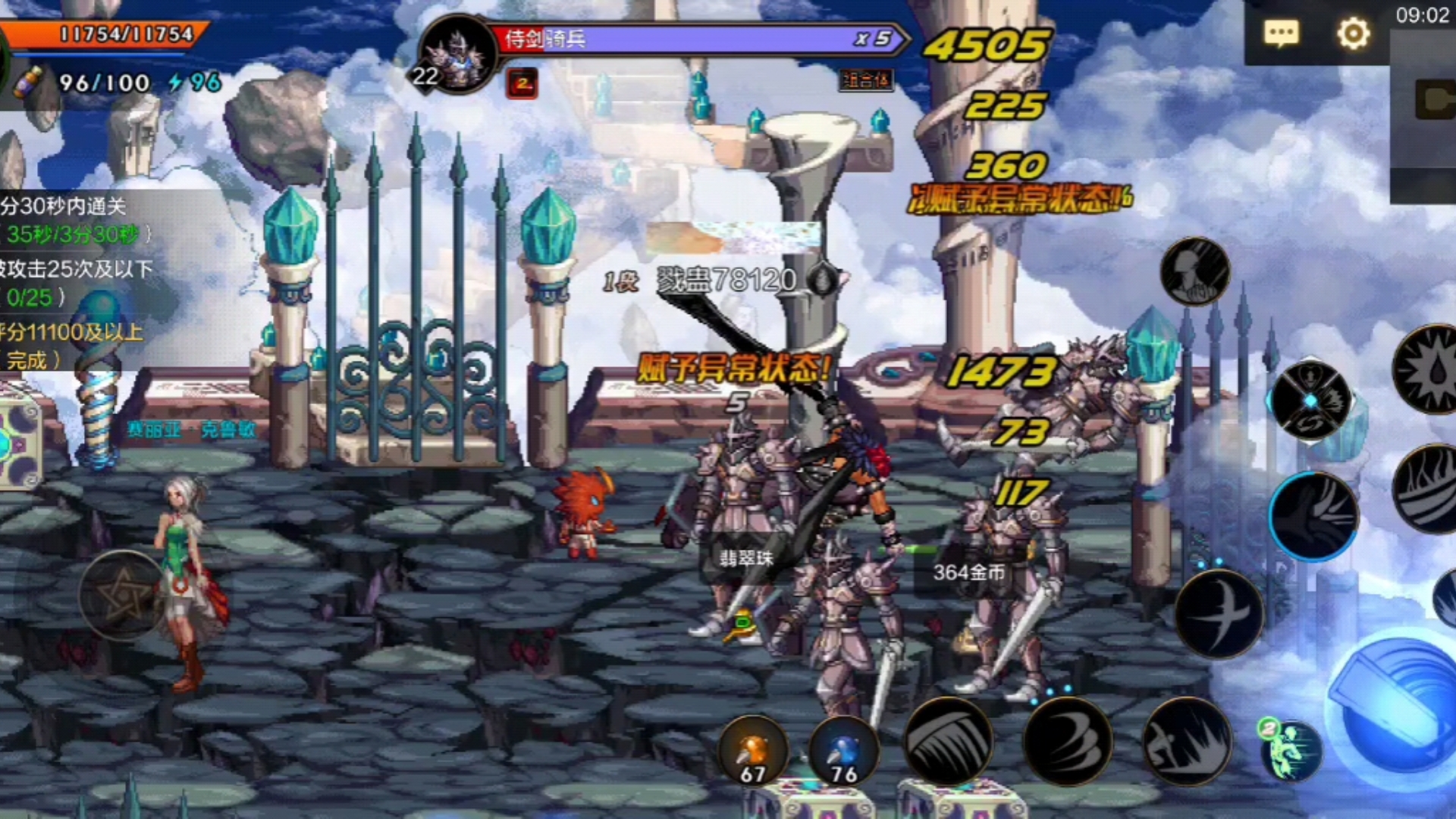Trigger the blue-ringed hand strike skill

tap(1313, 516)
